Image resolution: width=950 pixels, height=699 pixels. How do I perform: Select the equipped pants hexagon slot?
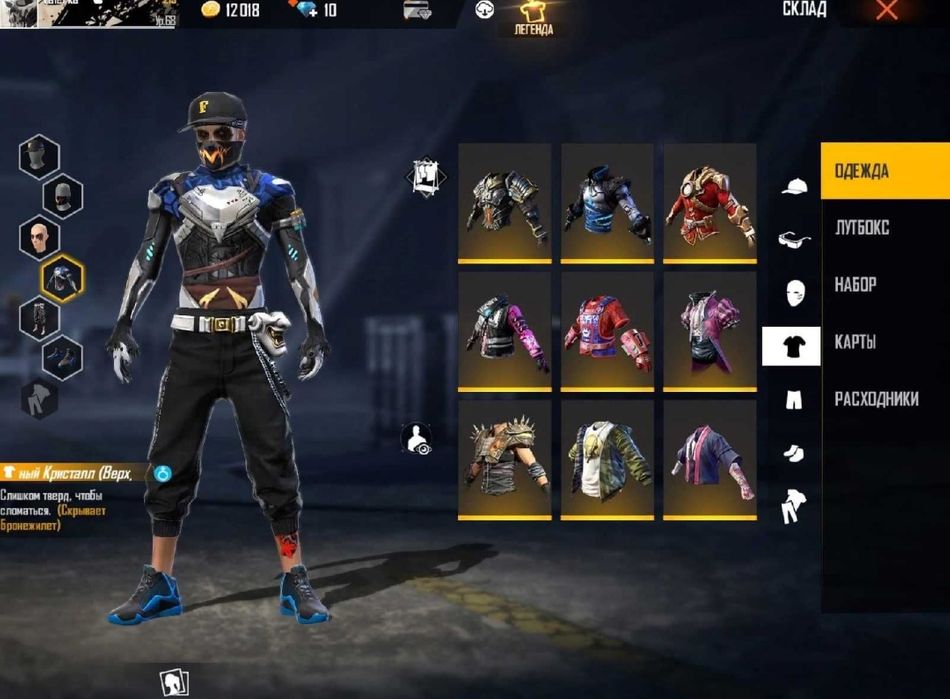pyautogui.click(x=40, y=316)
